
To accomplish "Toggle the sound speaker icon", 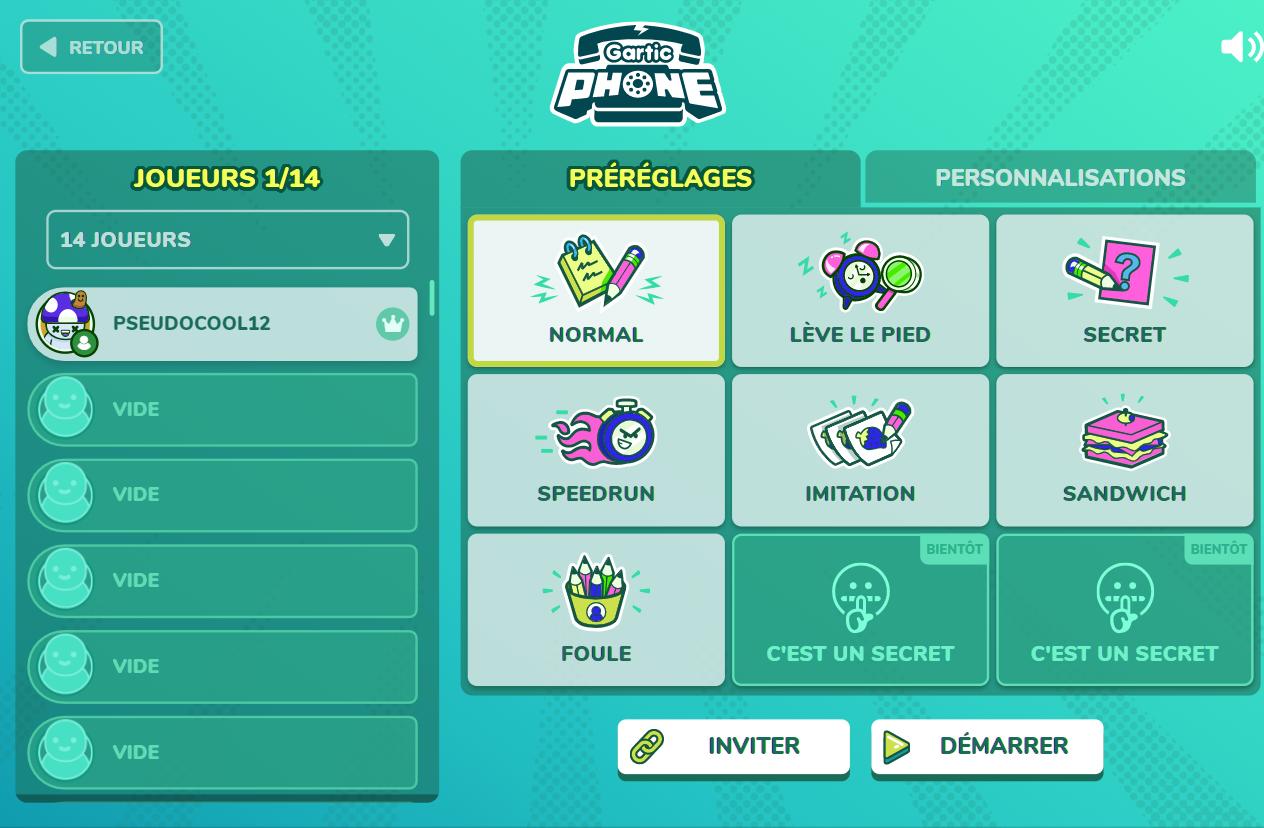I will pyautogui.click(x=1240, y=47).
